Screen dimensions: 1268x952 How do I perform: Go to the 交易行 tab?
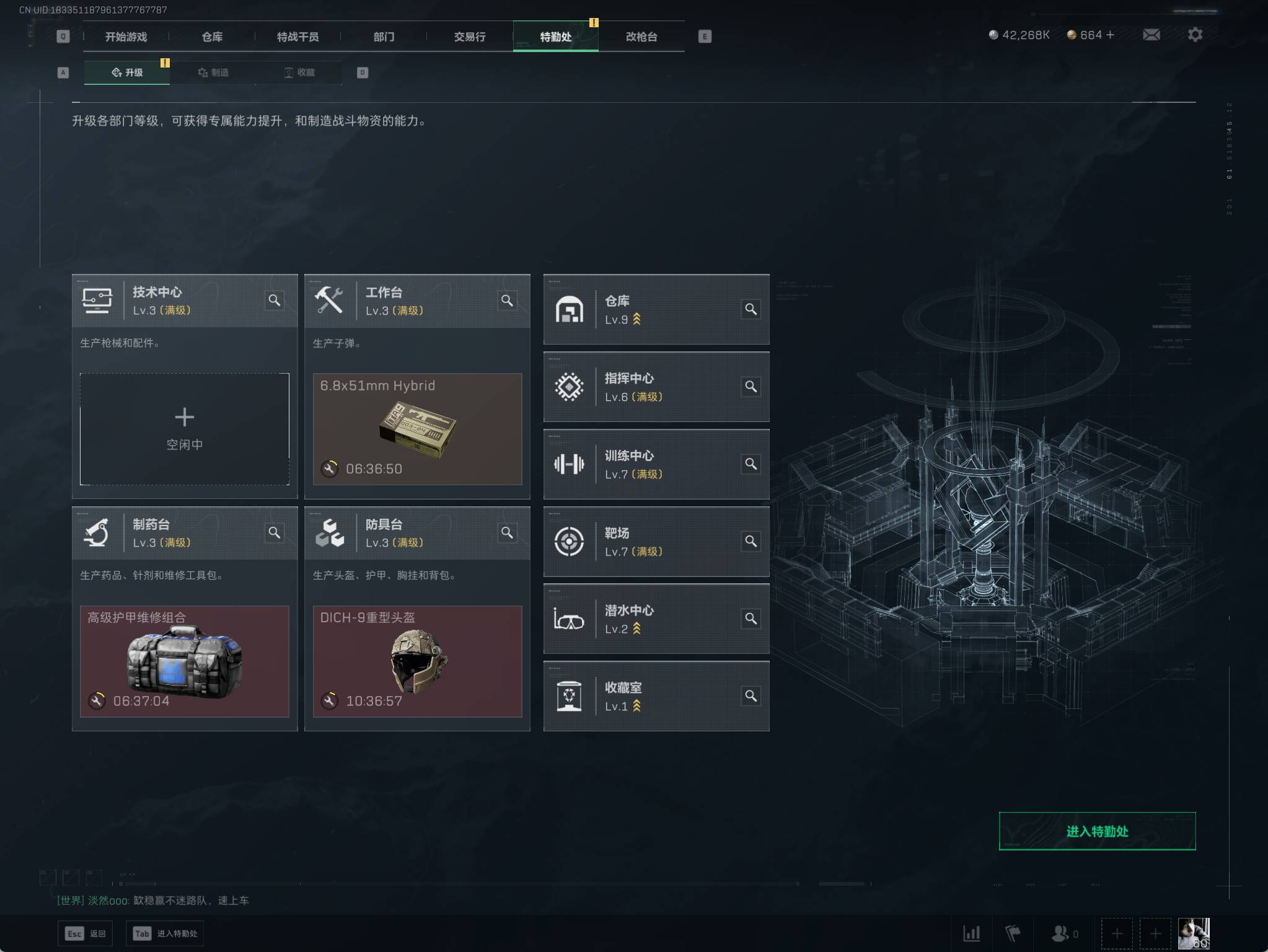pos(469,37)
